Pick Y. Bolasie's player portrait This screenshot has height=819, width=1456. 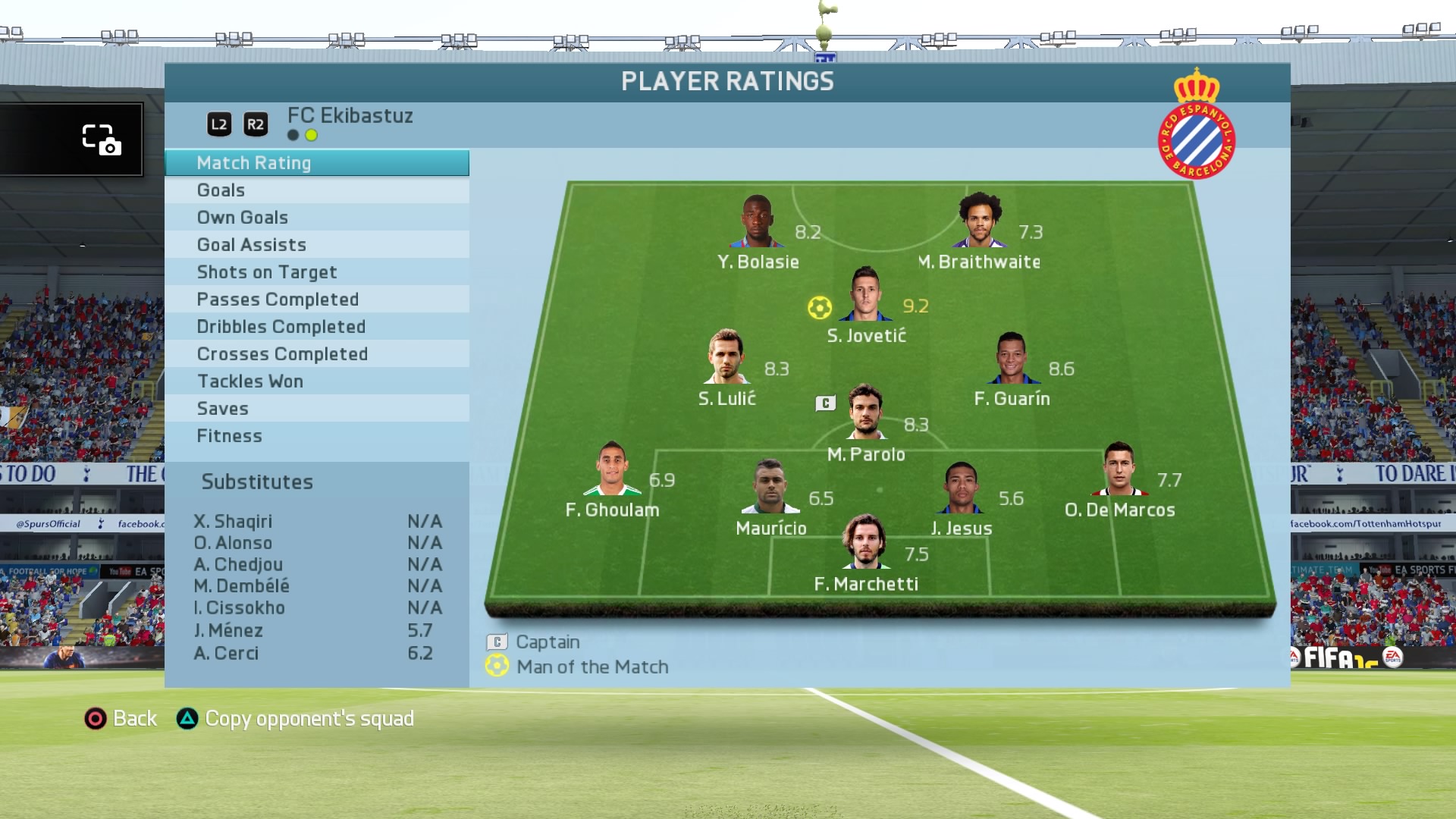pos(757,222)
